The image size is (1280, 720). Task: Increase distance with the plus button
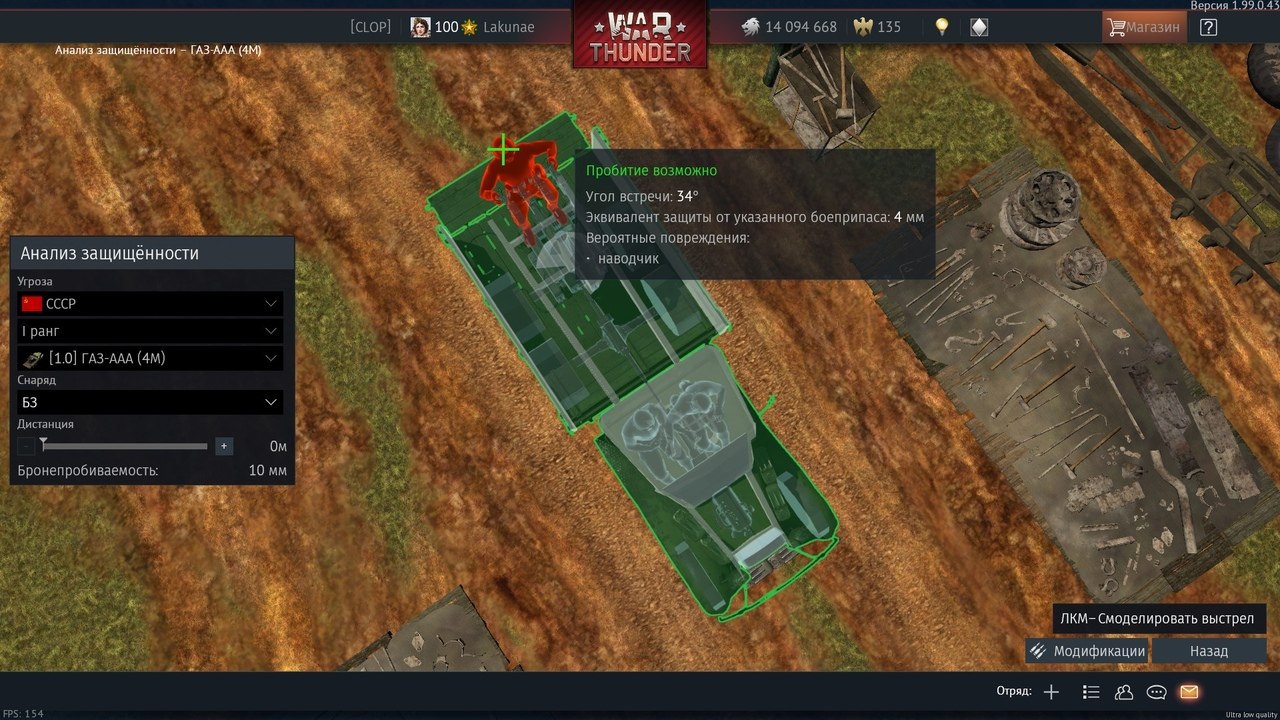click(x=224, y=446)
